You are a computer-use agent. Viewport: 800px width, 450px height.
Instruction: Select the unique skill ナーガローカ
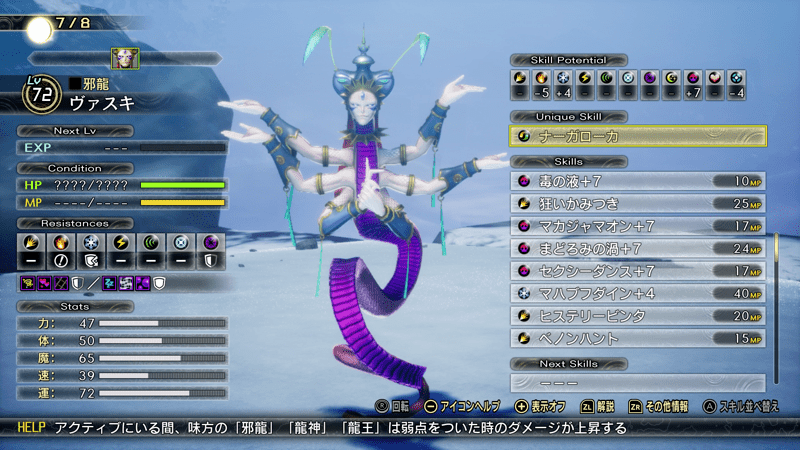click(x=638, y=136)
